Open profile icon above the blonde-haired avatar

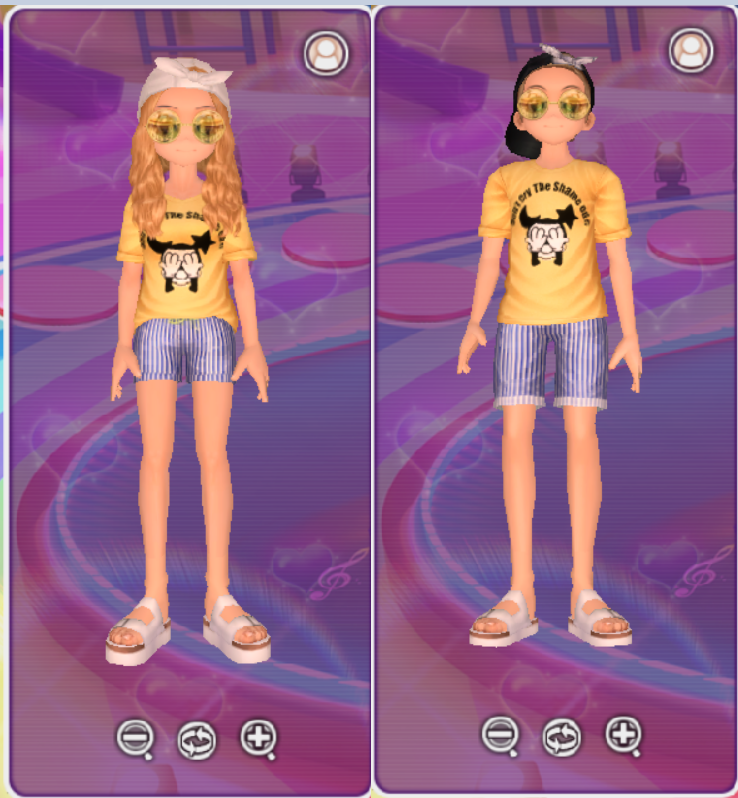coord(326,52)
